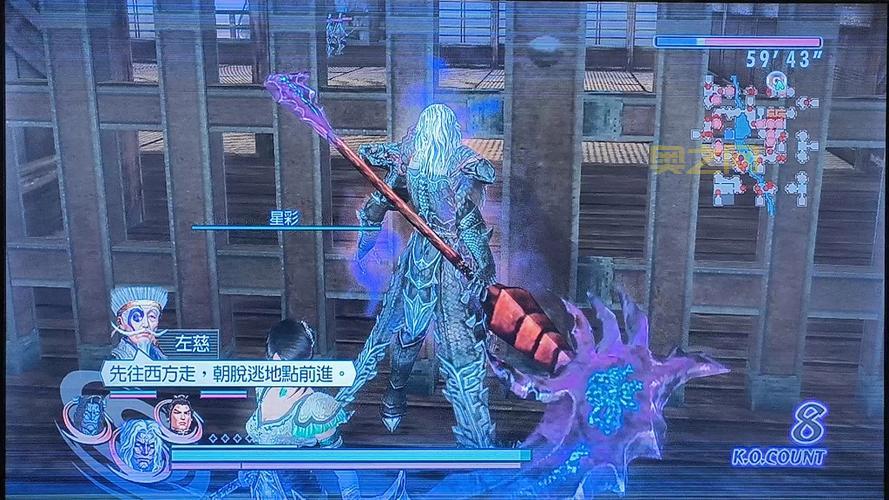This screenshot has width=889, height=500.
Task: Click Zuo Ci's dialogue message box
Action: point(228,374)
